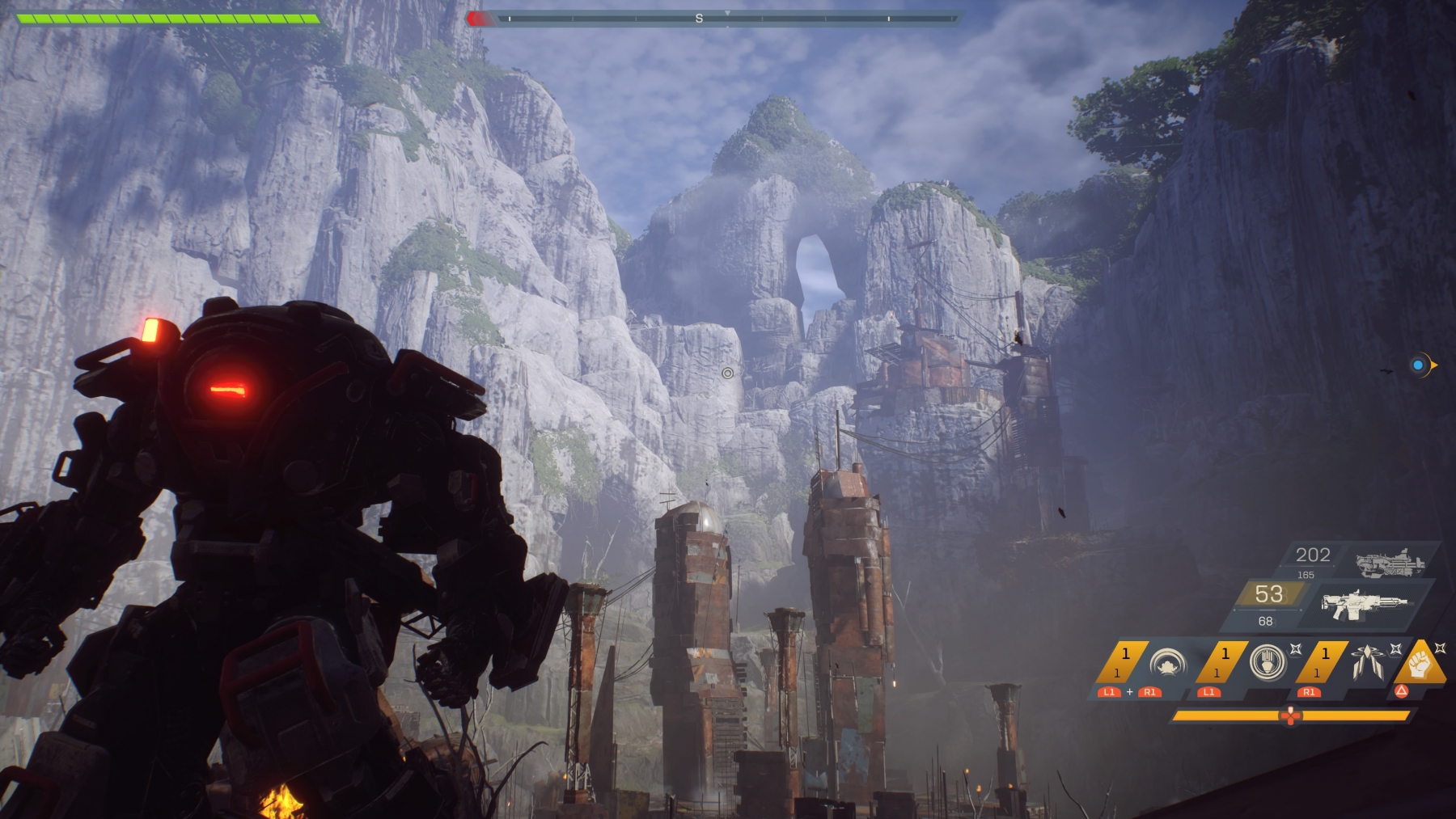Activate the shield dome support ability

click(1167, 663)
